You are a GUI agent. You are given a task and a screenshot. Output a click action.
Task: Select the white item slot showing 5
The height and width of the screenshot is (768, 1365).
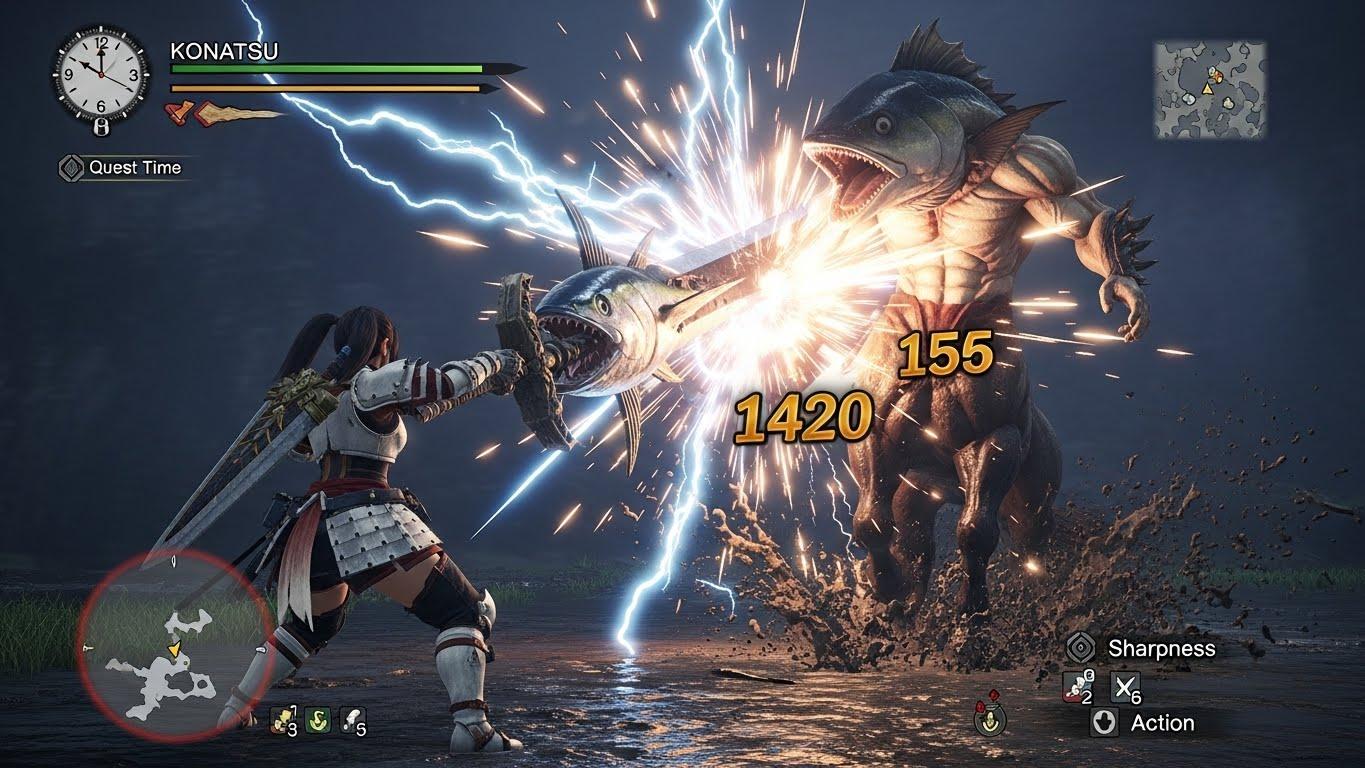[x=352, y=719]
